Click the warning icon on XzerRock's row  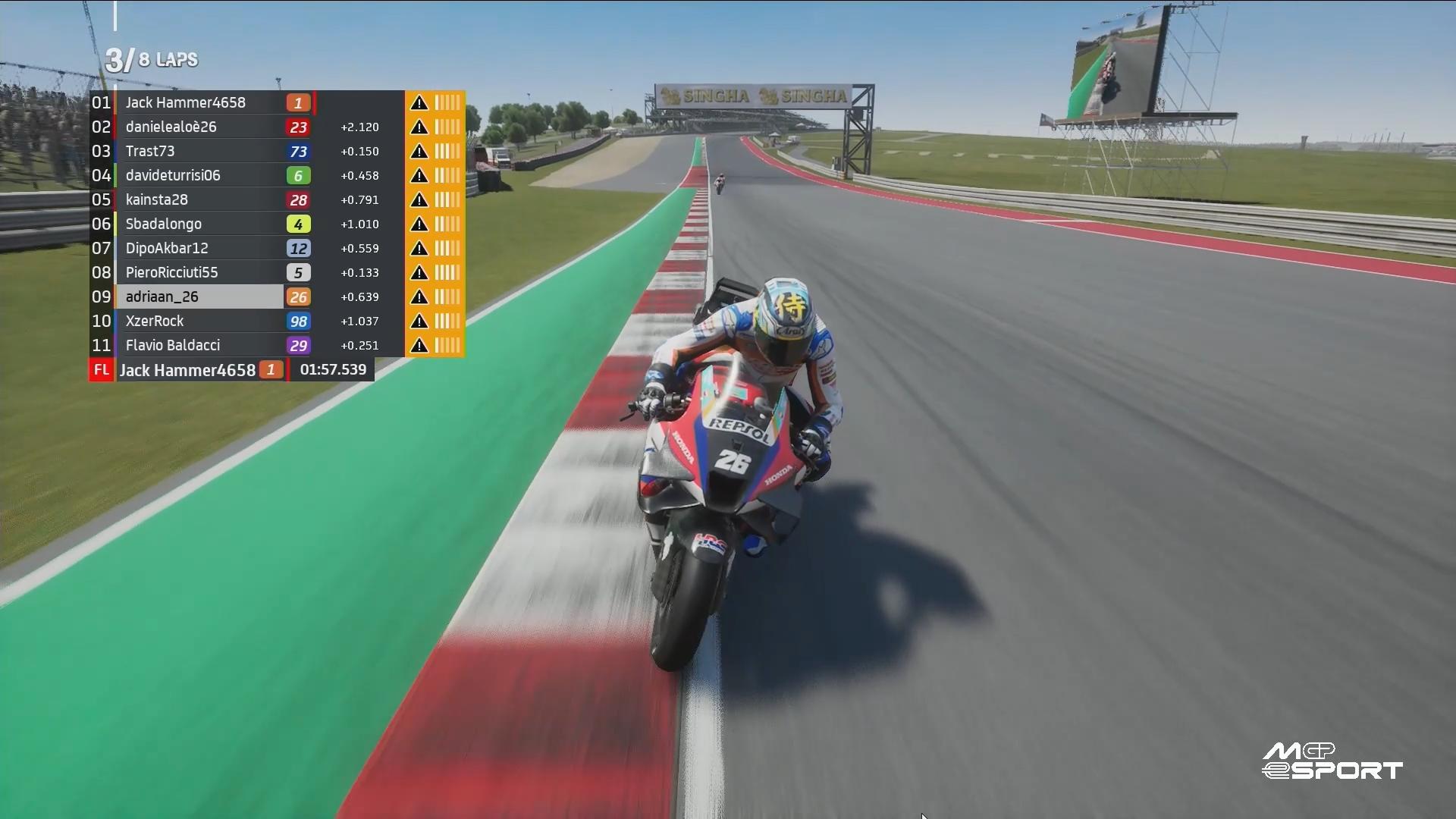pos(419,321)
